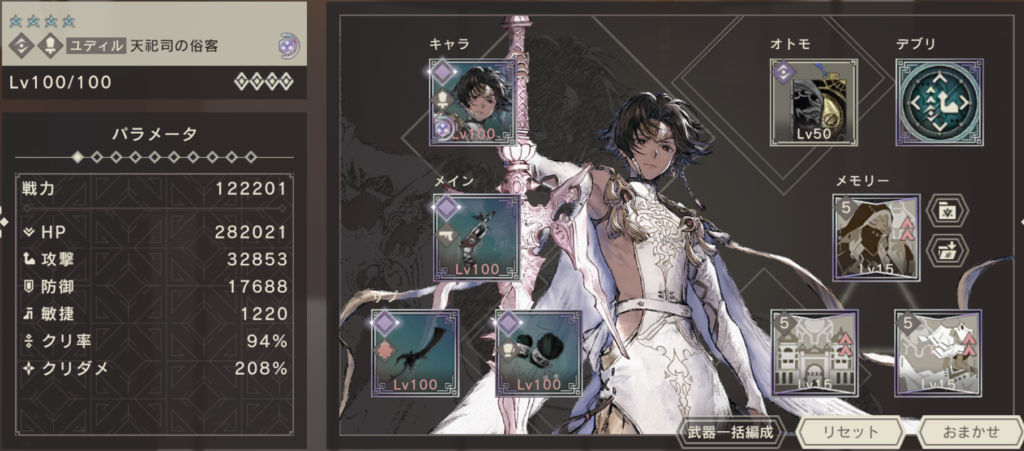This screenshot has width=1024, height=451.
Task: Open the hooded figure memory slot
Action: pyautogui.click(x=876, y=237)
